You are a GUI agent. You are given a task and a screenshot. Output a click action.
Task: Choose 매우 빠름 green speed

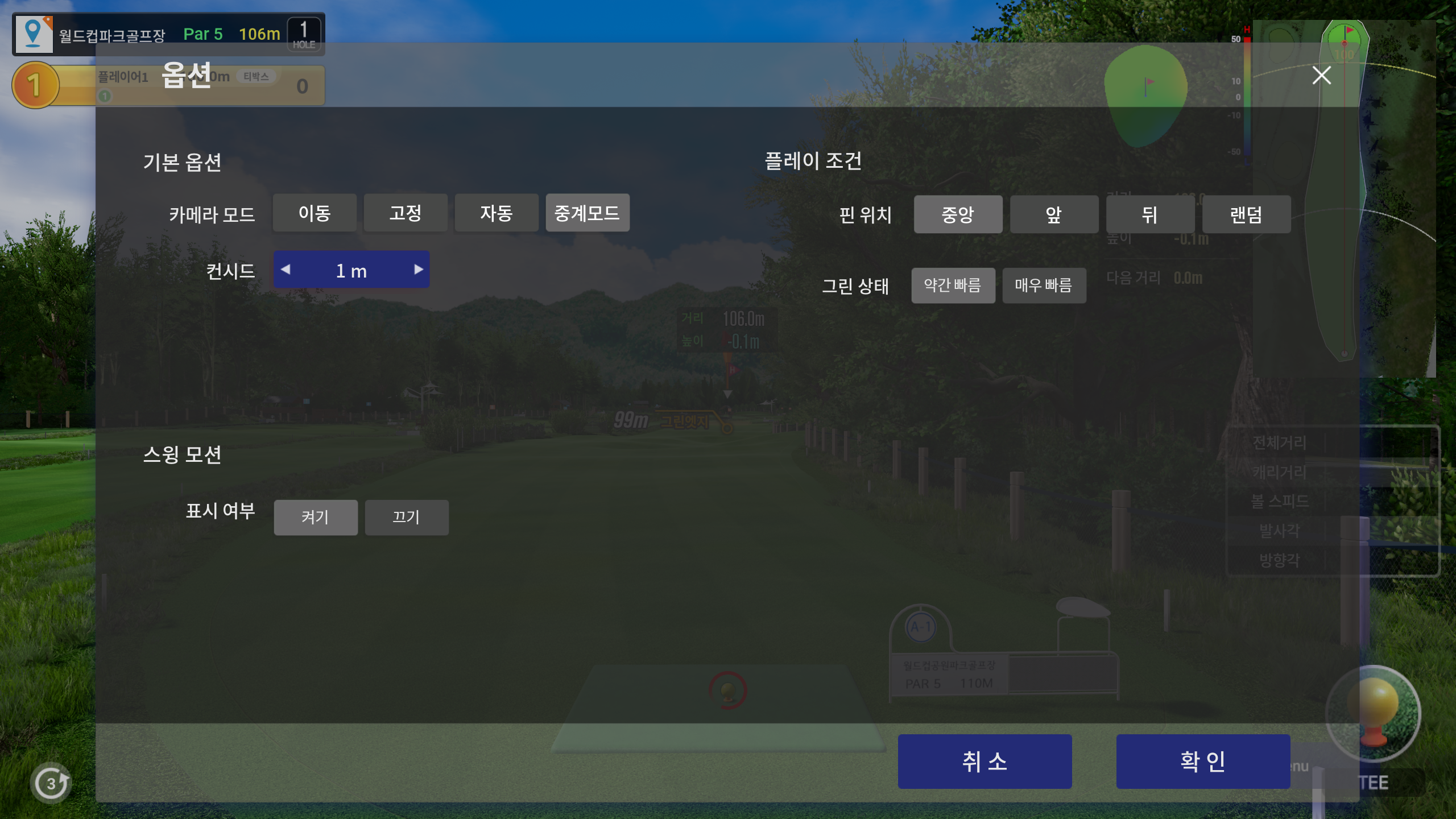[1044, 286]
